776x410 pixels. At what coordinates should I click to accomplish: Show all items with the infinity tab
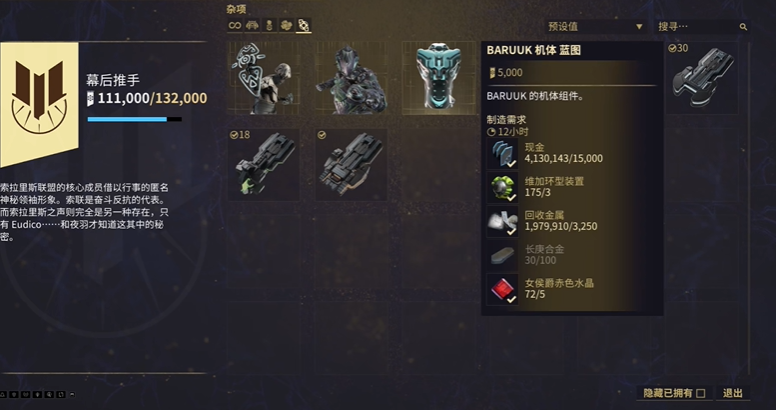click(x=236, y=26)
